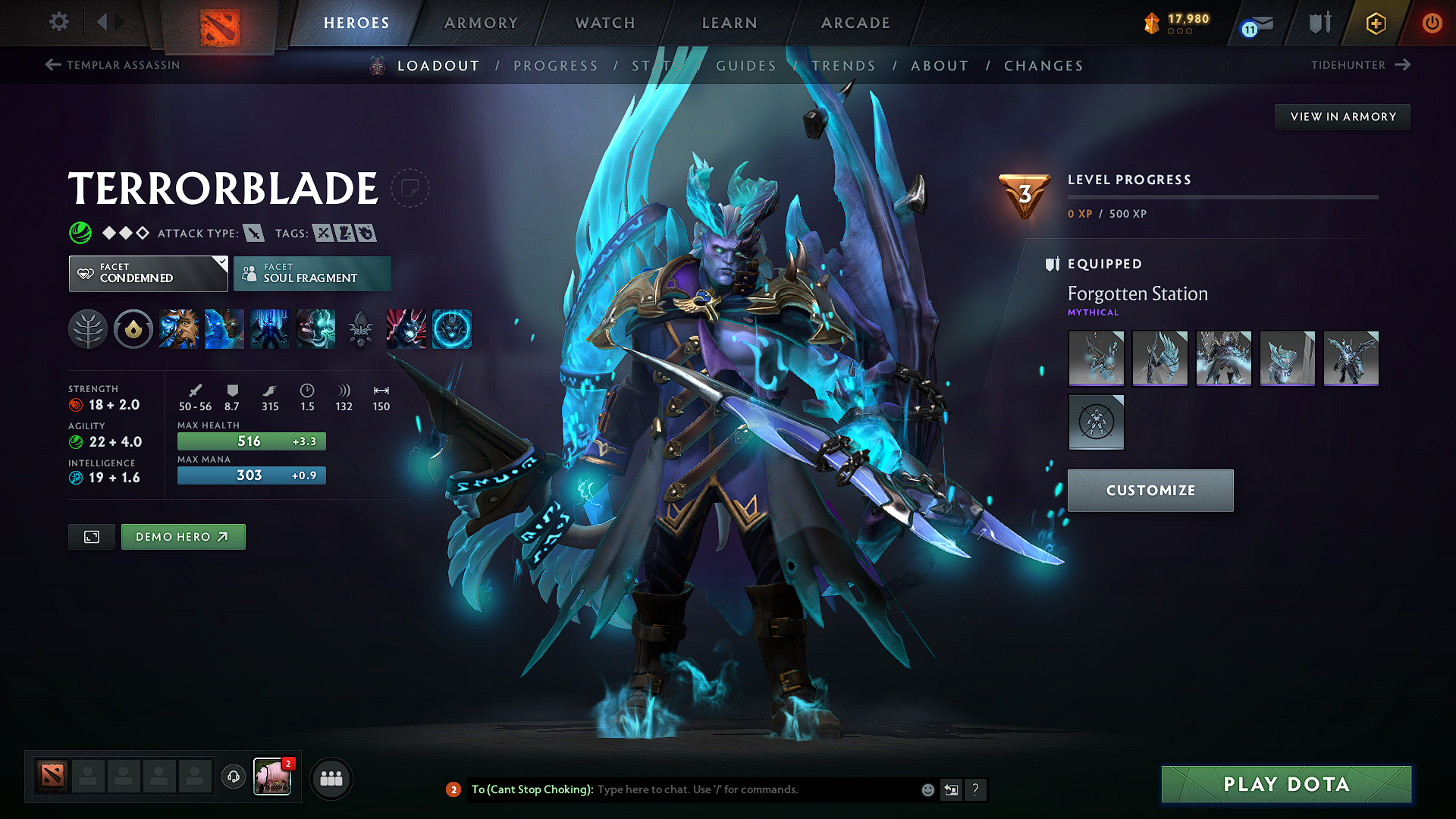Click the friends list icon near chat bar
The image size is (1456, 819).
tap(331, 777)
